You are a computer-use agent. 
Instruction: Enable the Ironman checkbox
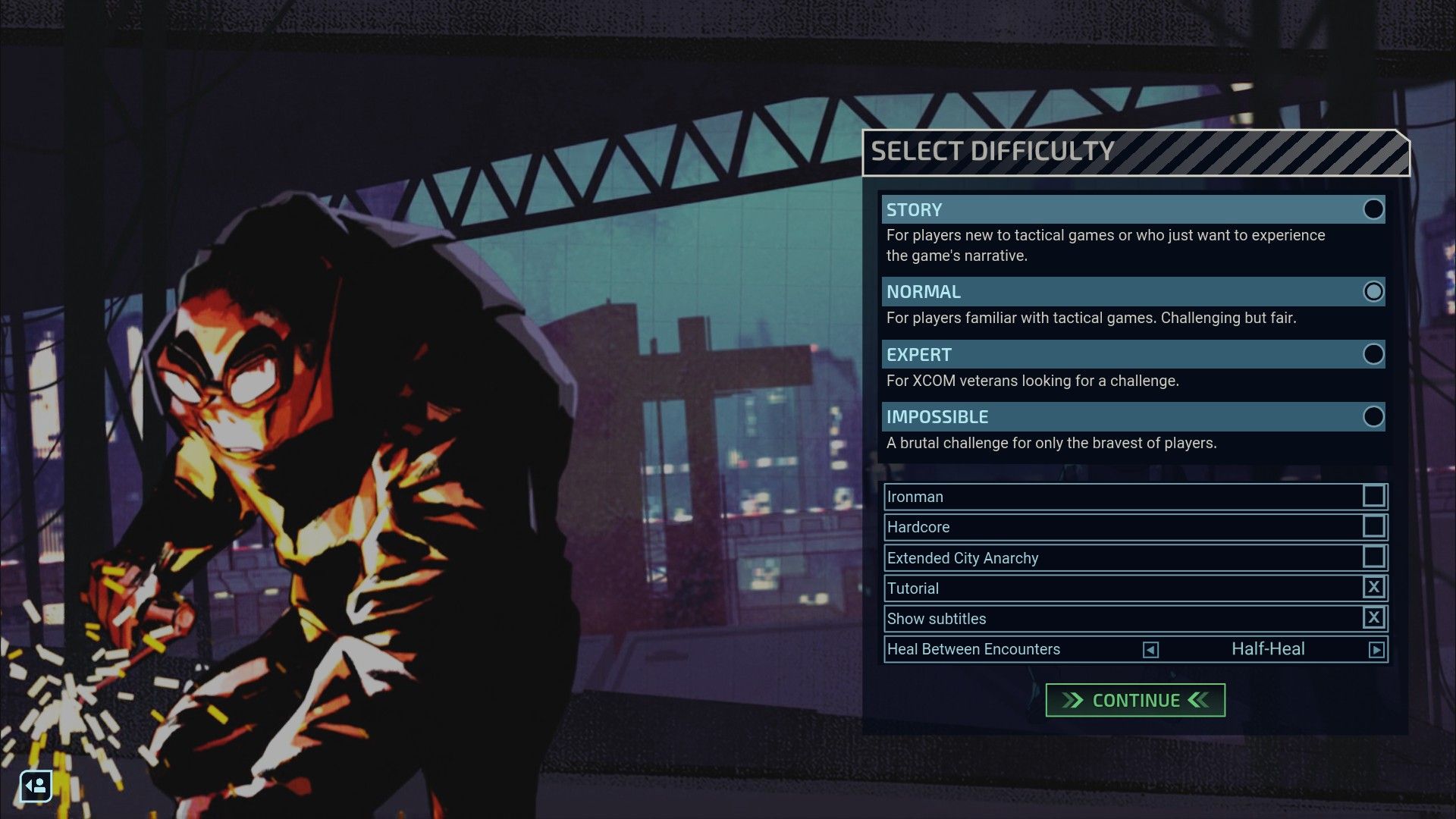[x=1374, y=496]
